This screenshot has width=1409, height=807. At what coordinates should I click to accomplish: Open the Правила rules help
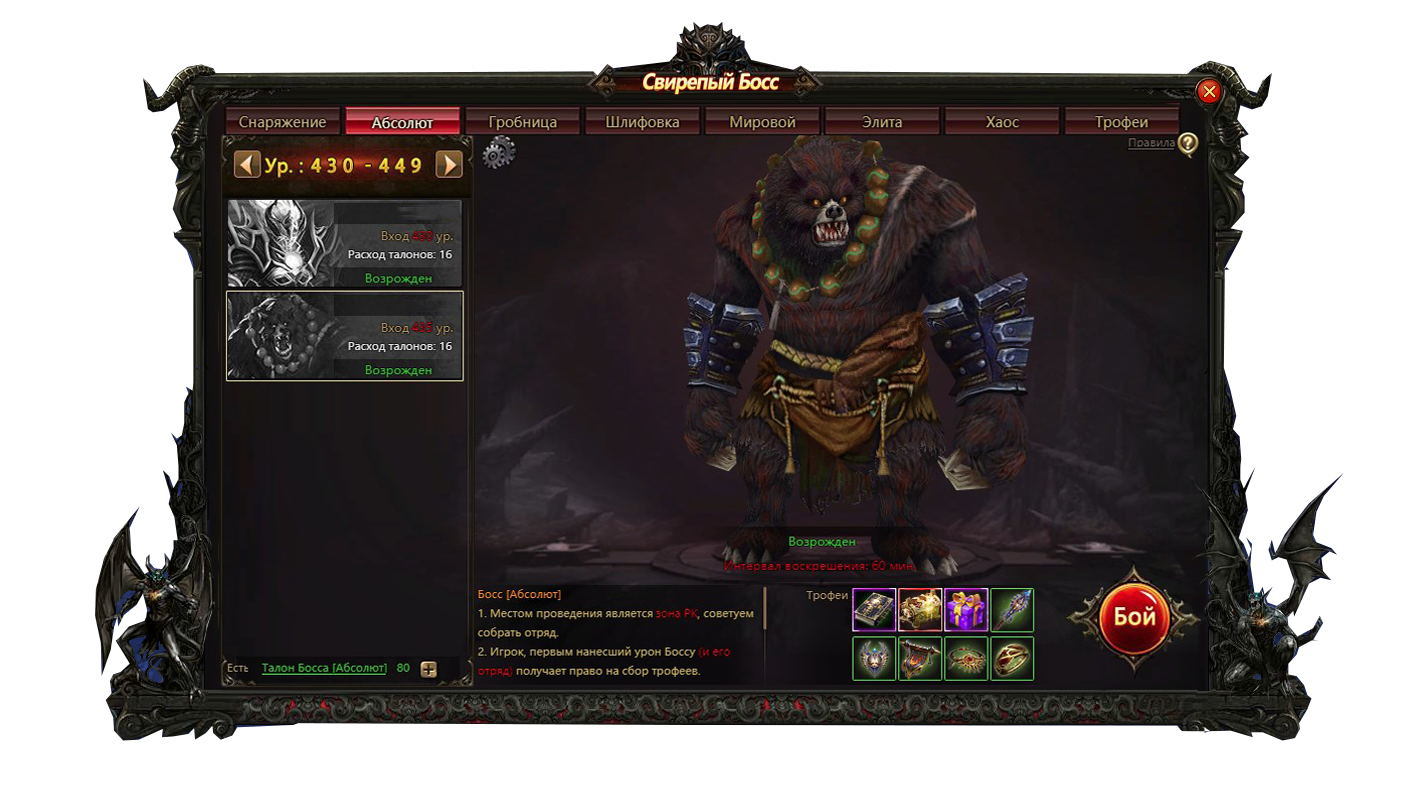pos(1151,143)
